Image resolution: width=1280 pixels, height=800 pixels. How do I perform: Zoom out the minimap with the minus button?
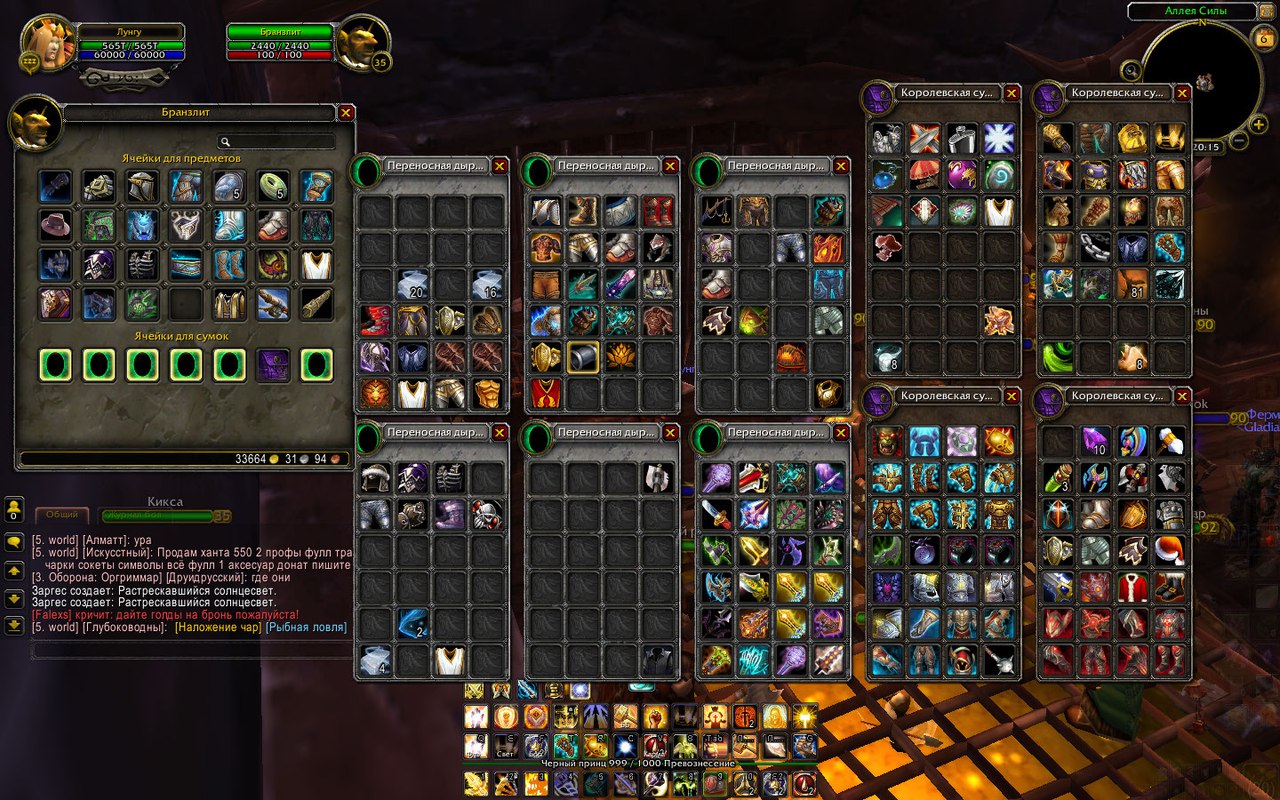[x=1239, y=140]
